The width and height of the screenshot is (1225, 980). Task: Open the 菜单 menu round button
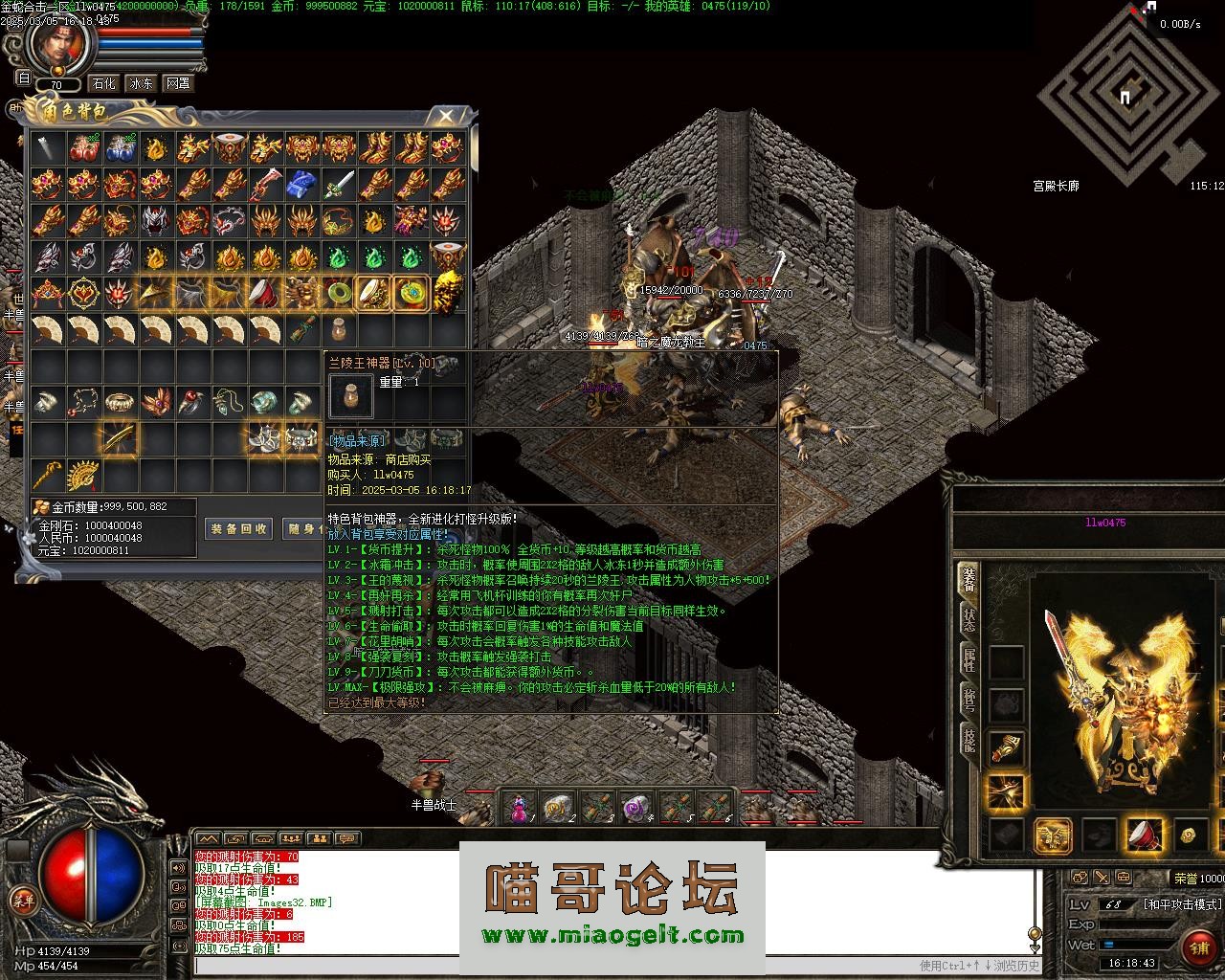[22, 900]
